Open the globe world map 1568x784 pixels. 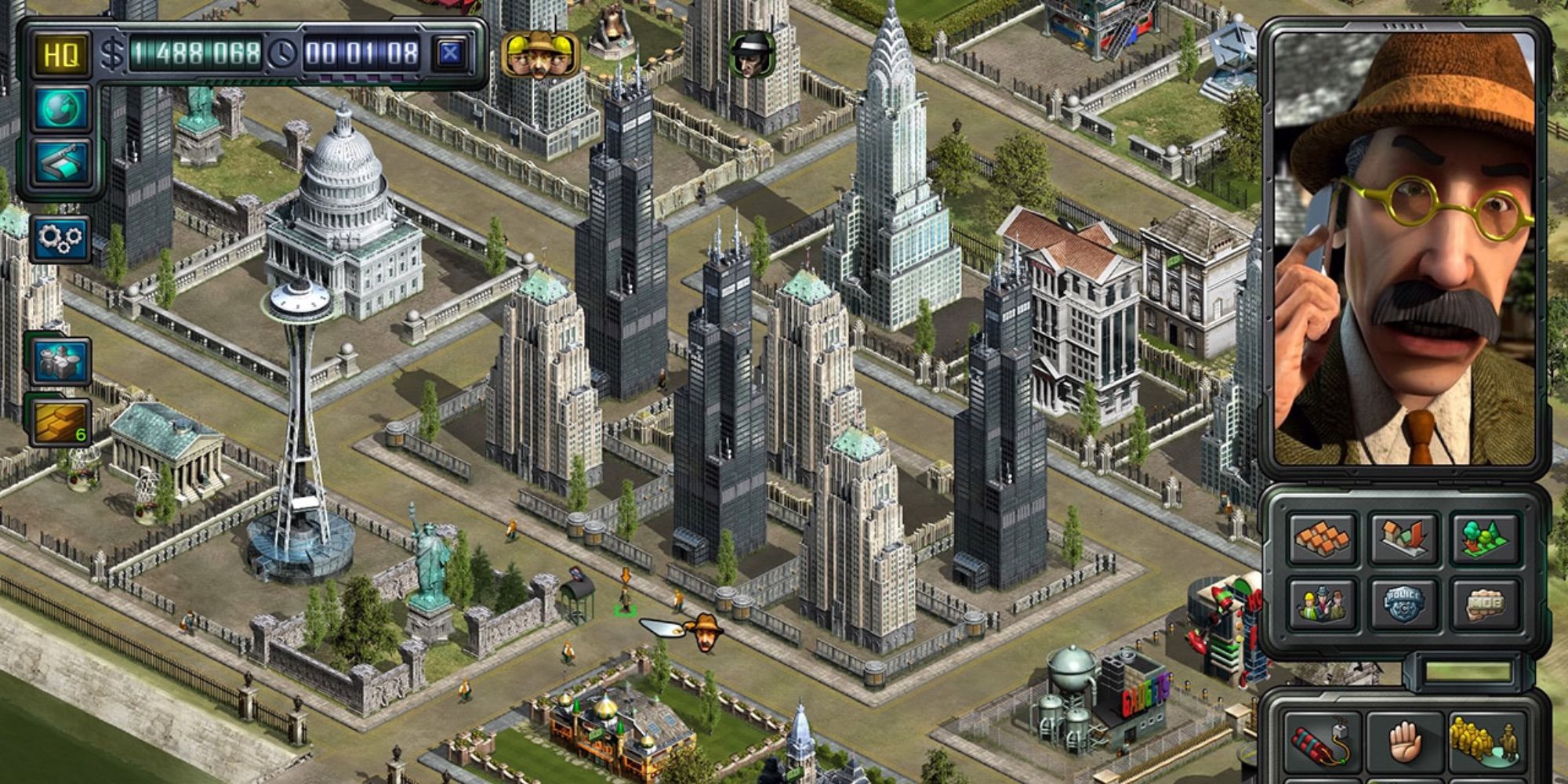(60, 108)
